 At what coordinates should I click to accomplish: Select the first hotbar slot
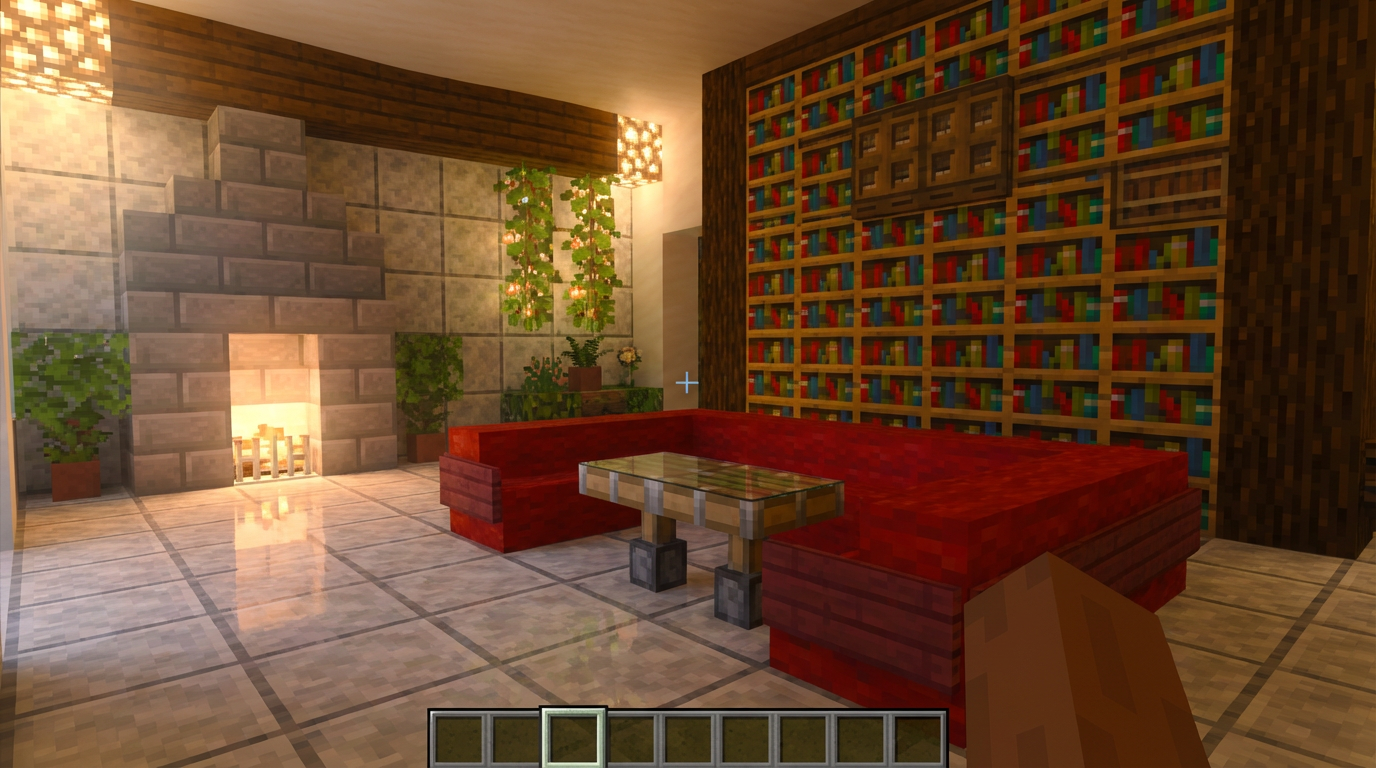coord(460,738)
